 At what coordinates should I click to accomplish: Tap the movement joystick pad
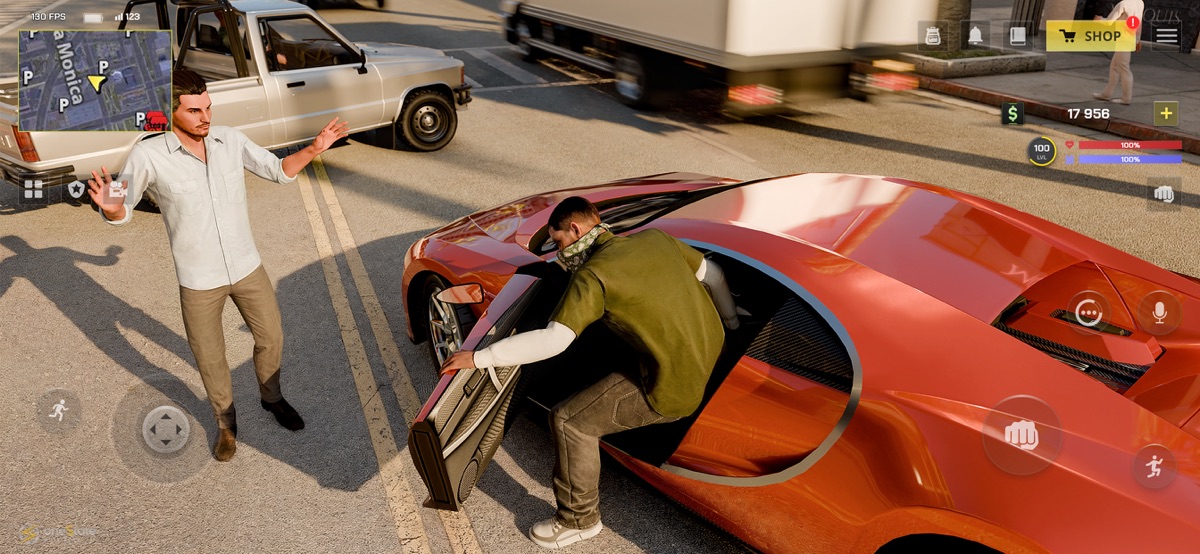[x=165, y=430]
